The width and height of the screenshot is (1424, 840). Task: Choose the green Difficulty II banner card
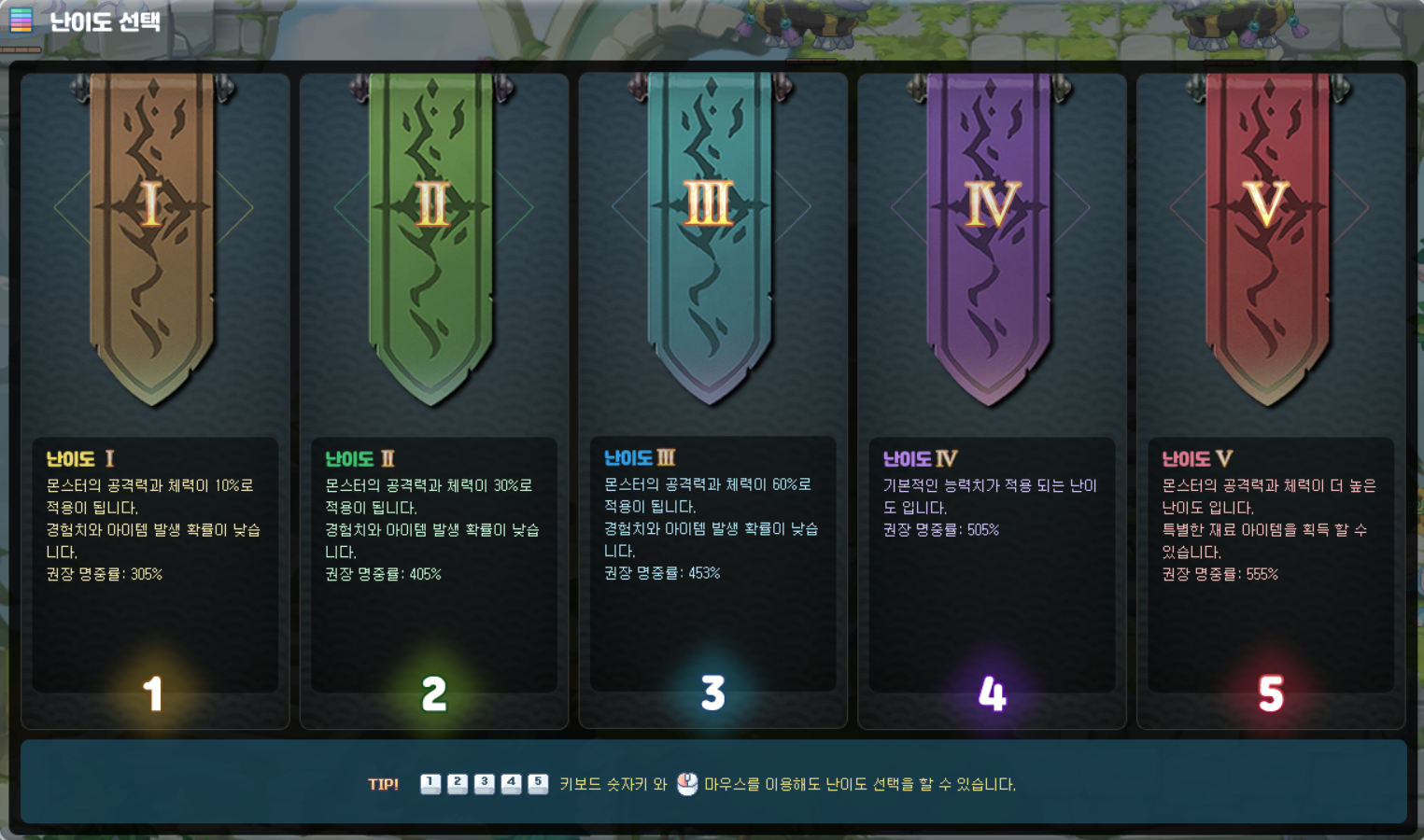pyautogui.click(x=432, y=243)
